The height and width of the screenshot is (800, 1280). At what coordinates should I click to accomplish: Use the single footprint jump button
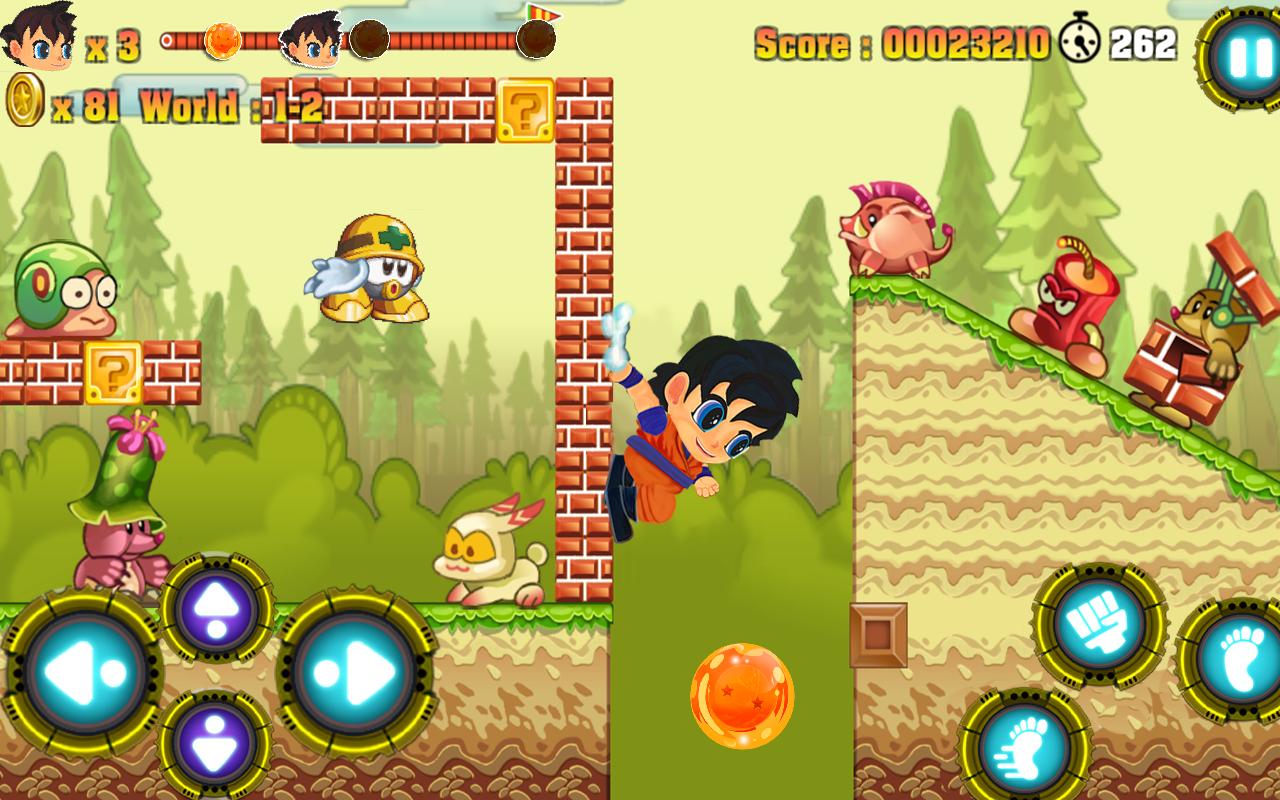pos(1234,659)
